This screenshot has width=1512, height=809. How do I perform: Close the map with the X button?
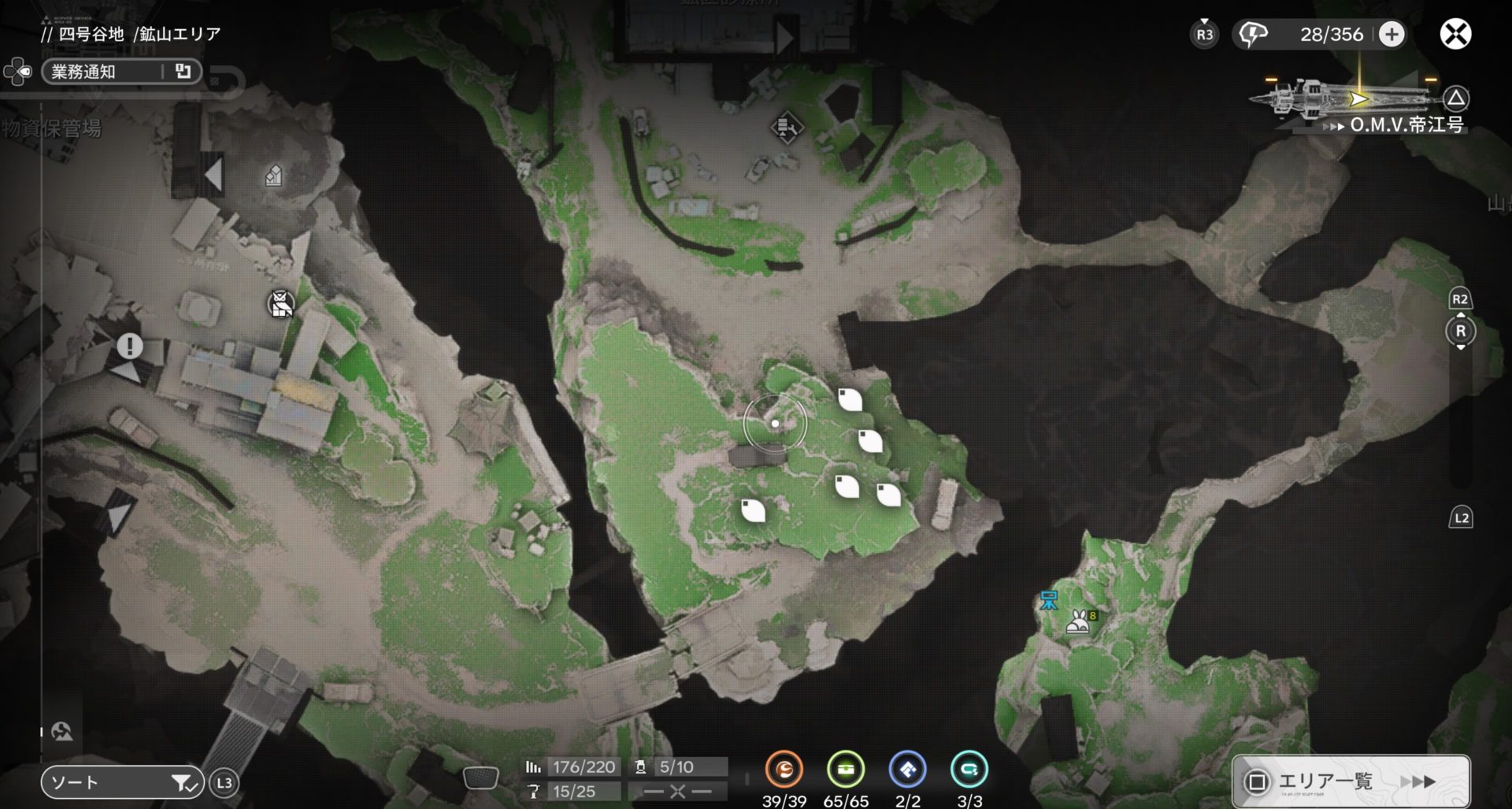(x=1455, y=34)
